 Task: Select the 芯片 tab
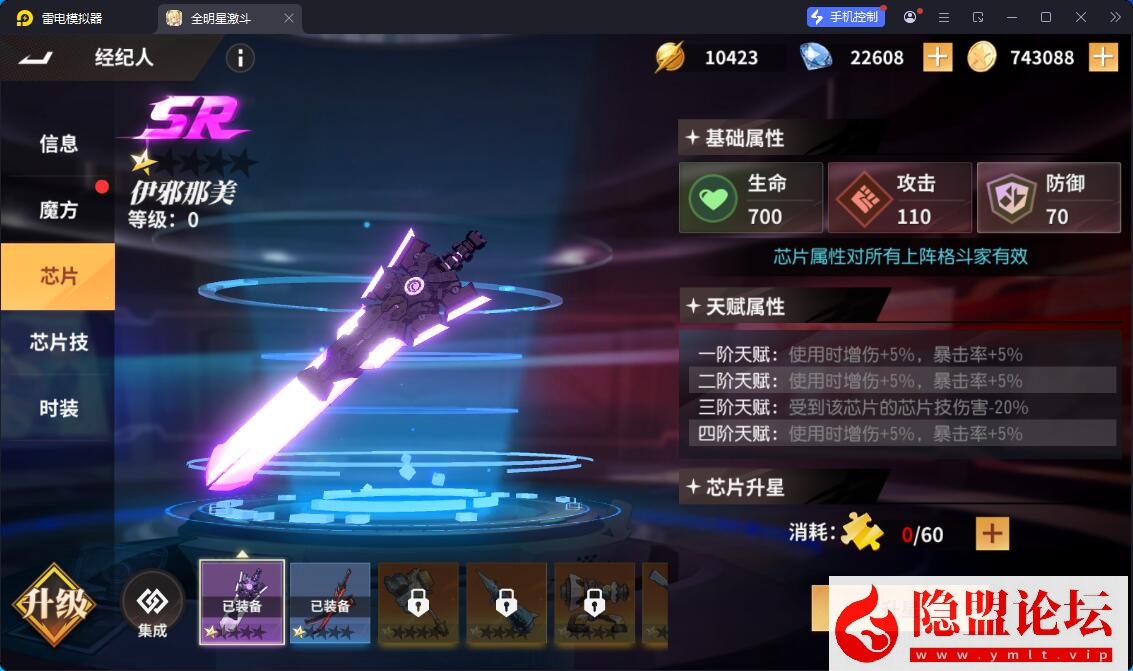(x=58, y=276)
